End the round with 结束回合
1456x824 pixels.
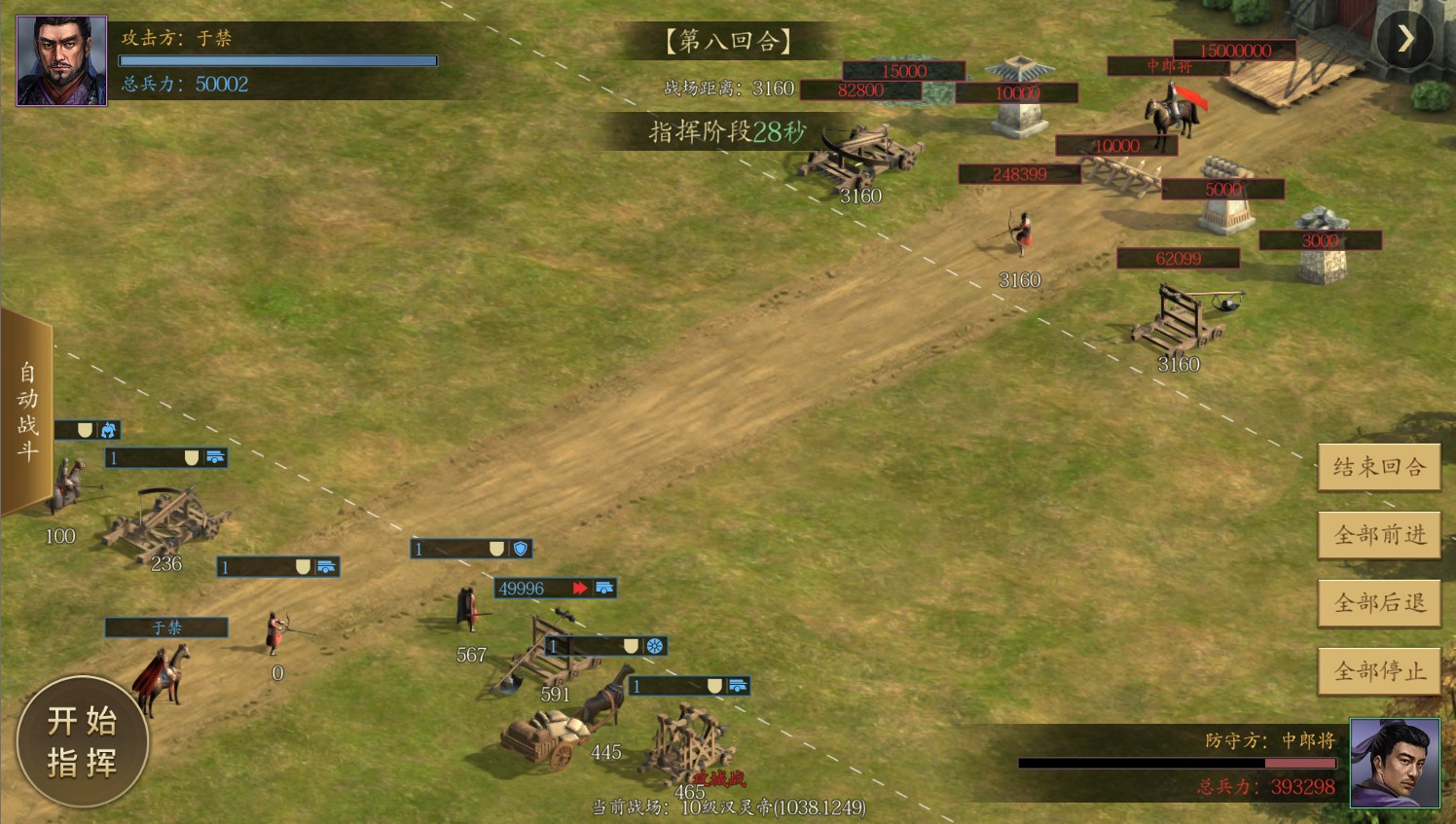pos(1379,468)
